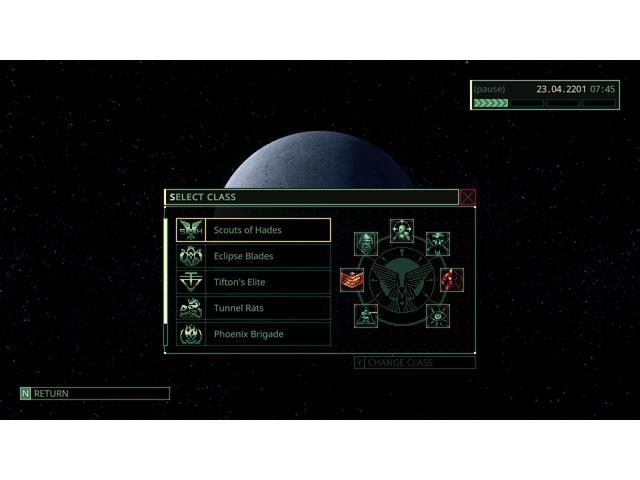Choose the Phoenix Brigade class
The height and width of the screenshot is (480, 640).
coord(253,334)
